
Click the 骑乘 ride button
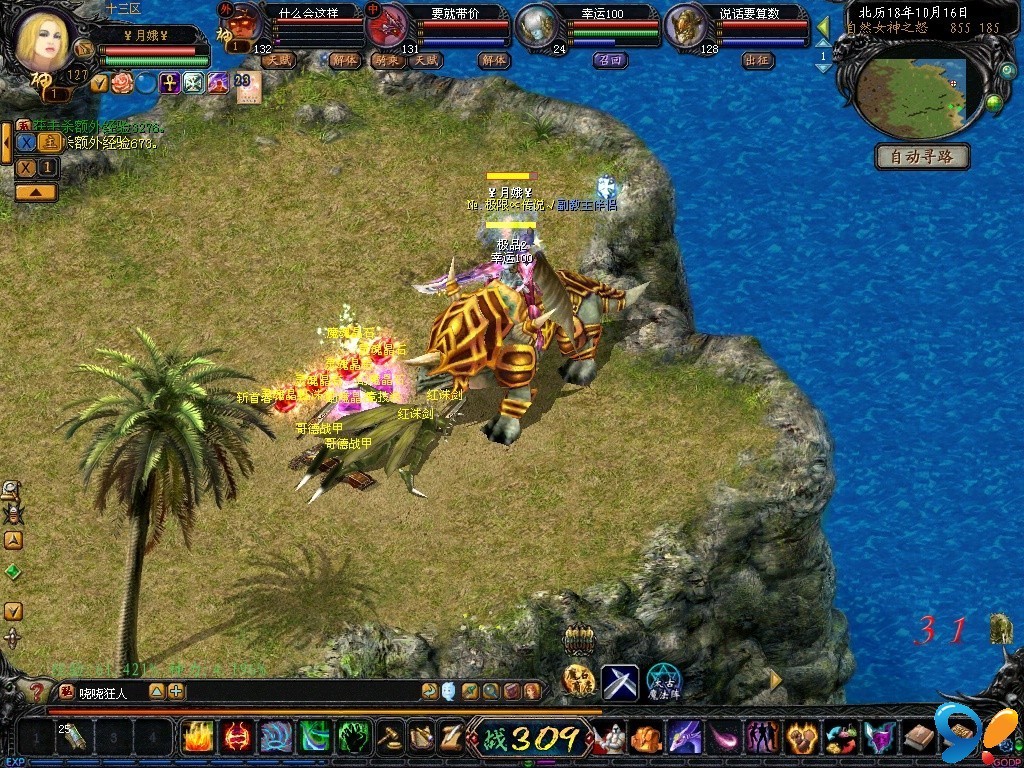tap(387, 60)
